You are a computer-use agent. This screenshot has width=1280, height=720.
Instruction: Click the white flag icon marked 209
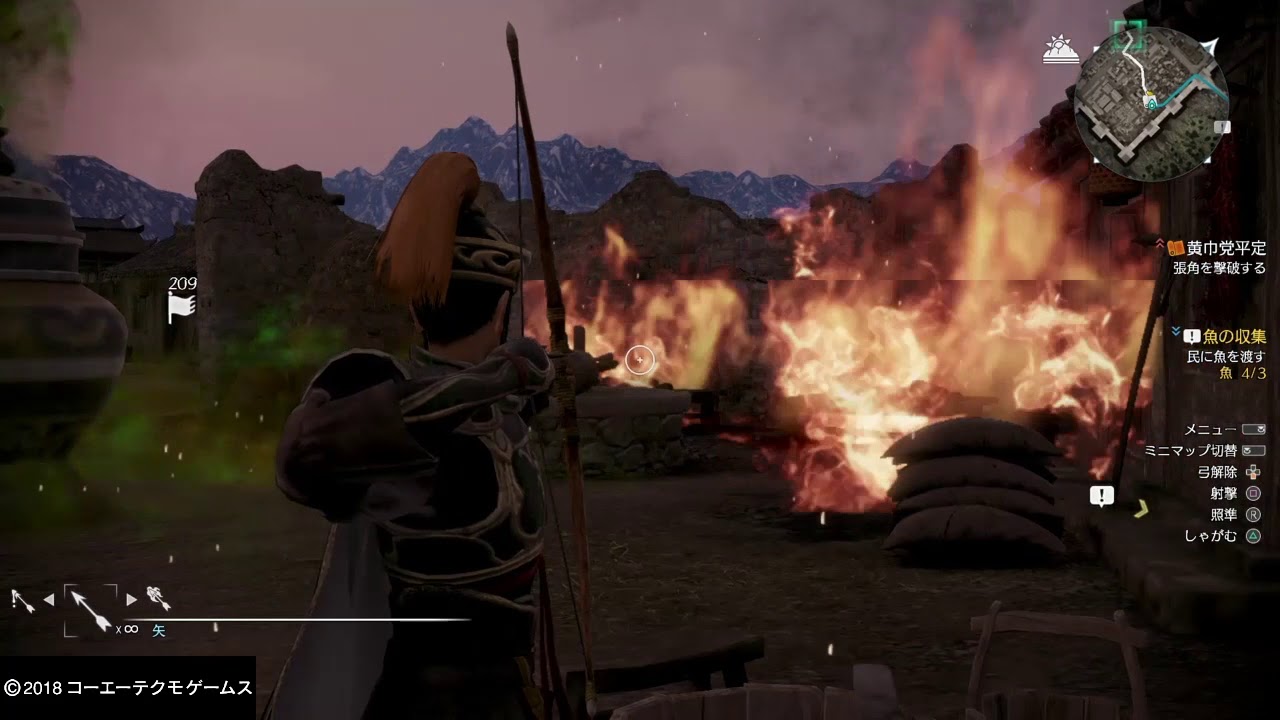180,309
